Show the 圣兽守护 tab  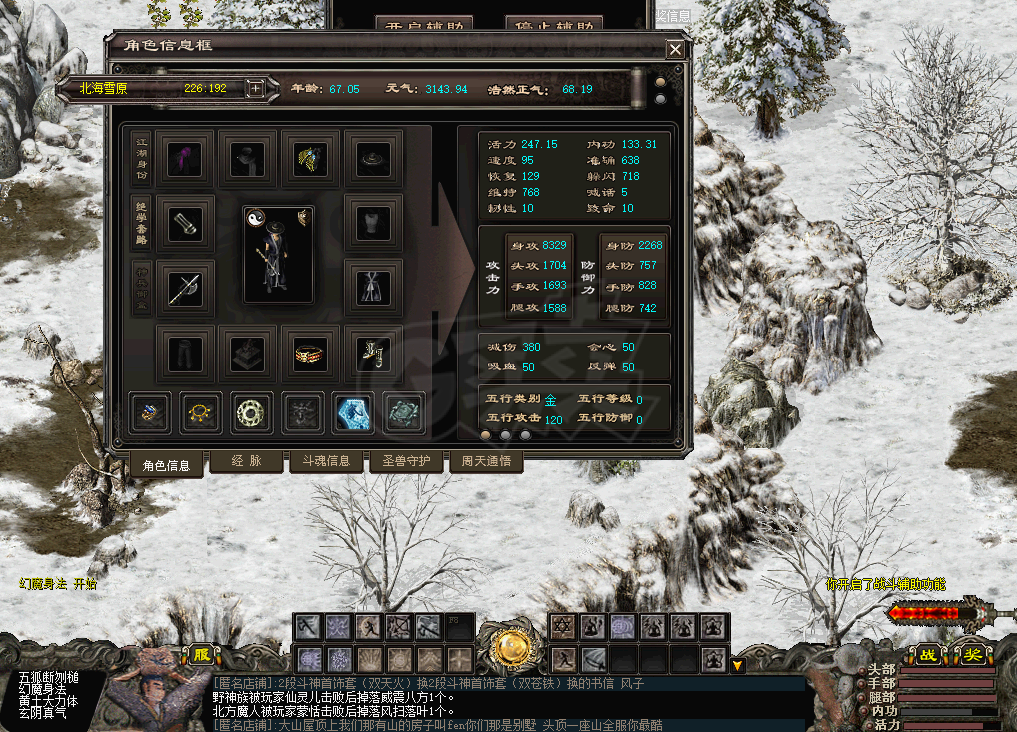click(400, 461)
